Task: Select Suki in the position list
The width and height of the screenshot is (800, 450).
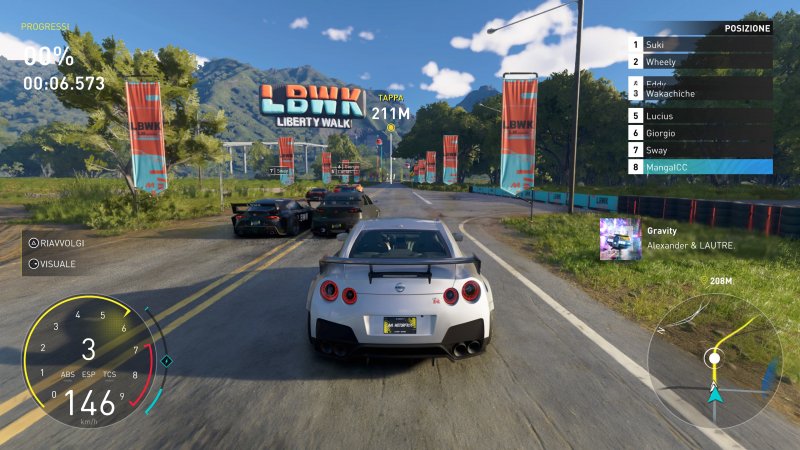Action: 700,45
